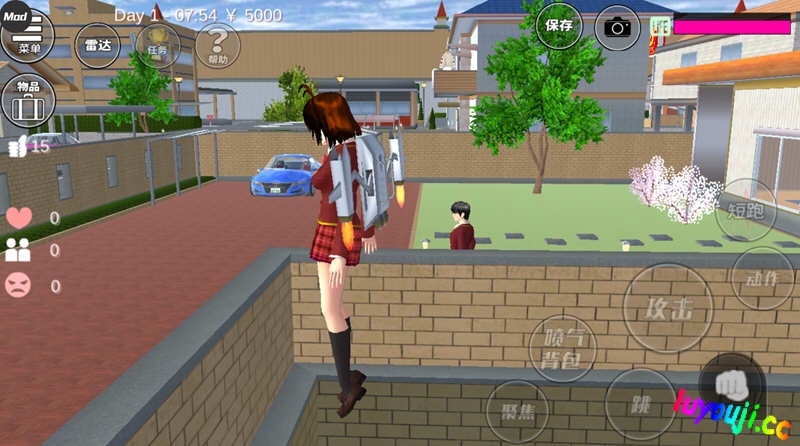
Task: Show the 帮助 help screen
Action: click(x=217, y=45)
